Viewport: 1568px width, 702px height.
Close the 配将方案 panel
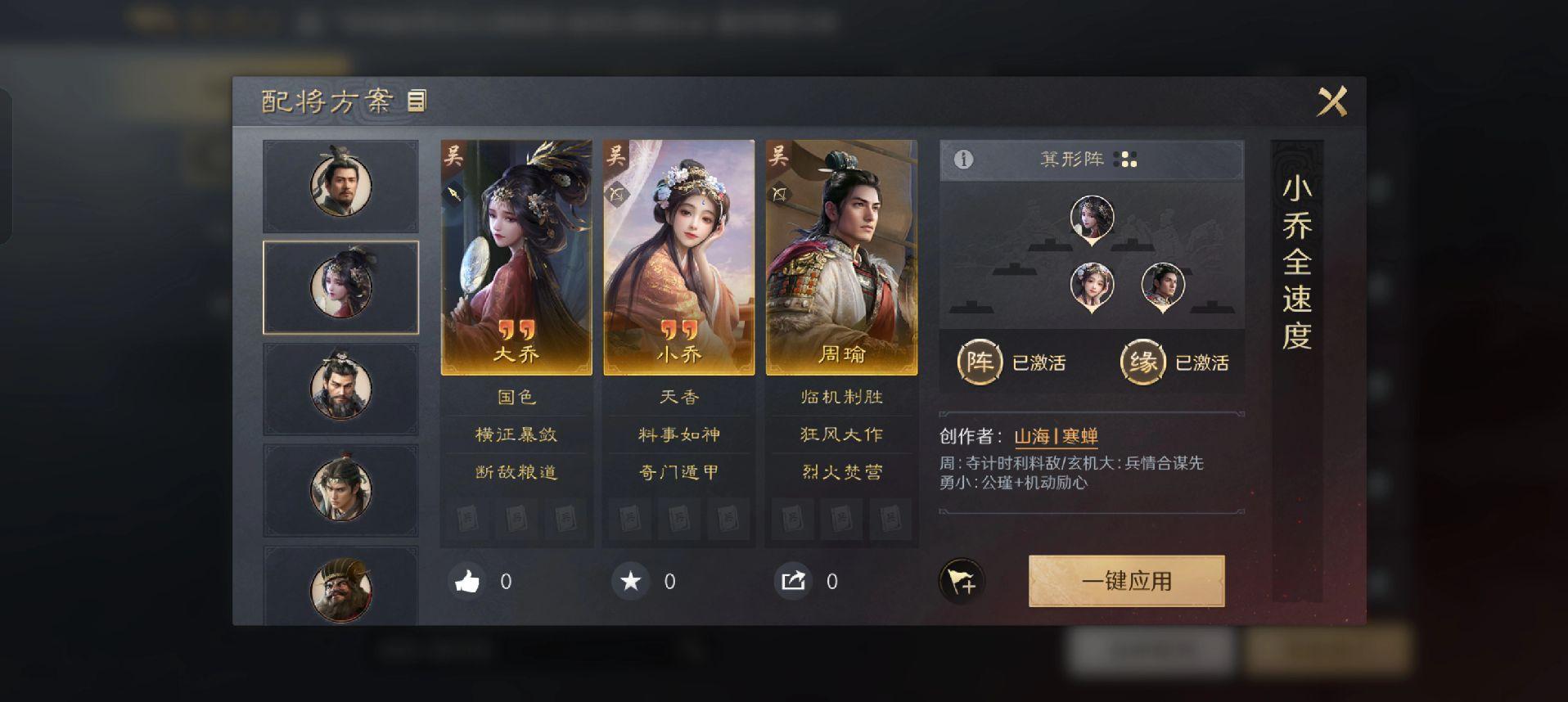[x=1331, y=102]
